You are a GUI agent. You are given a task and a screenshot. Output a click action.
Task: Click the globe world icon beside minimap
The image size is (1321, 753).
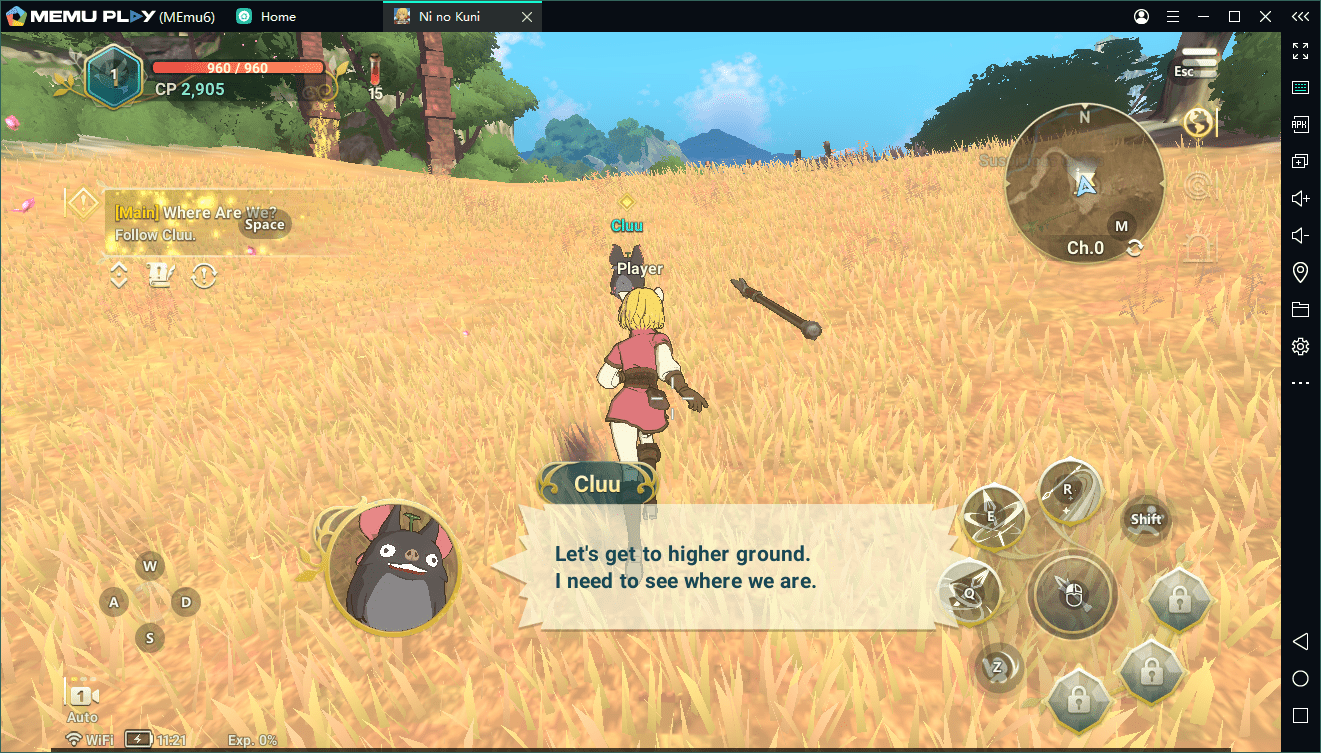(x=1198, y=122)
